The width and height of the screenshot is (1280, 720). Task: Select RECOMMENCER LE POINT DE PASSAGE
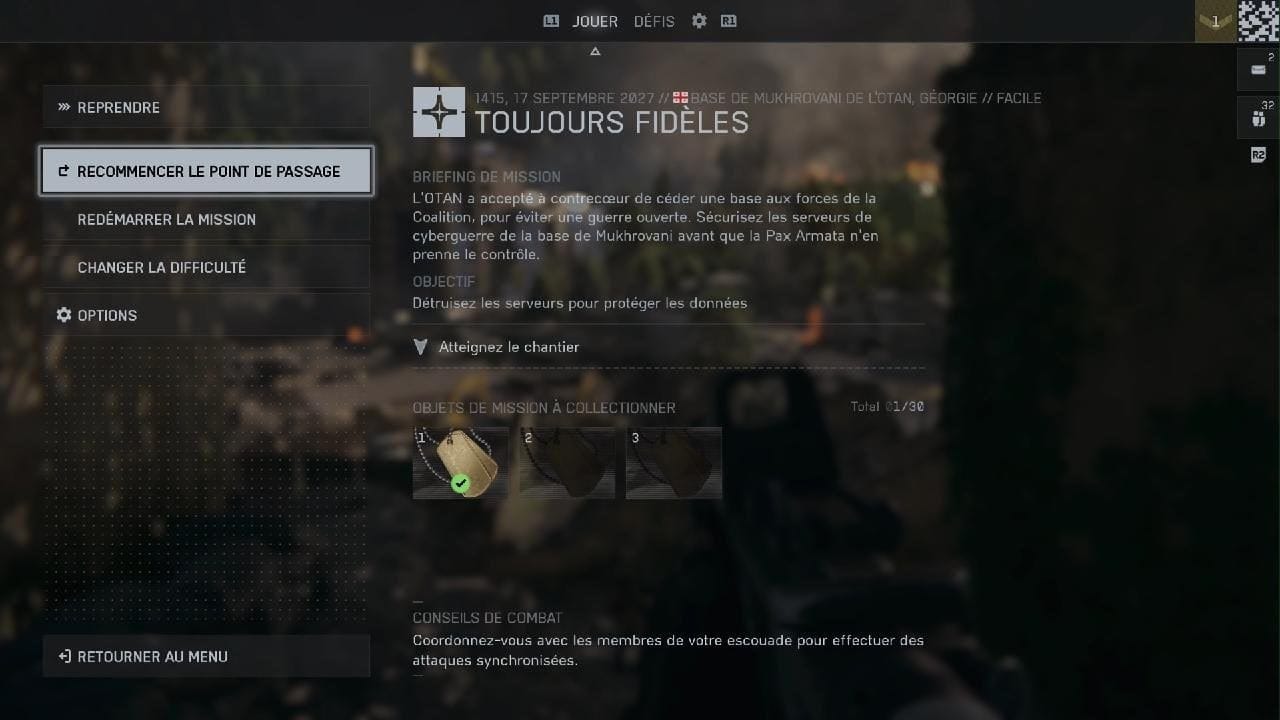click(x=206, y=171)
